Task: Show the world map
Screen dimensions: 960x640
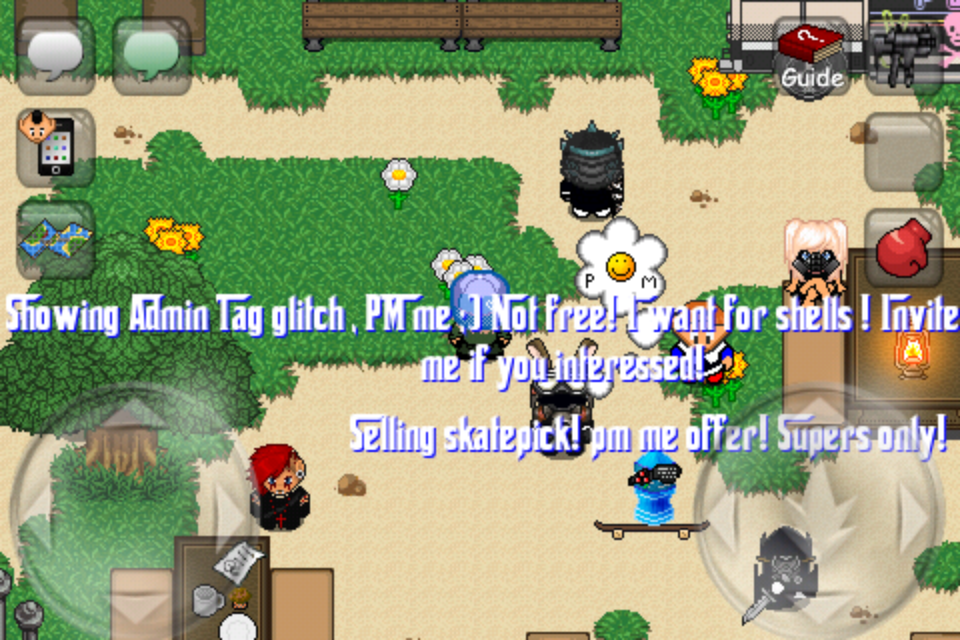Action: (x=56, y=240)
